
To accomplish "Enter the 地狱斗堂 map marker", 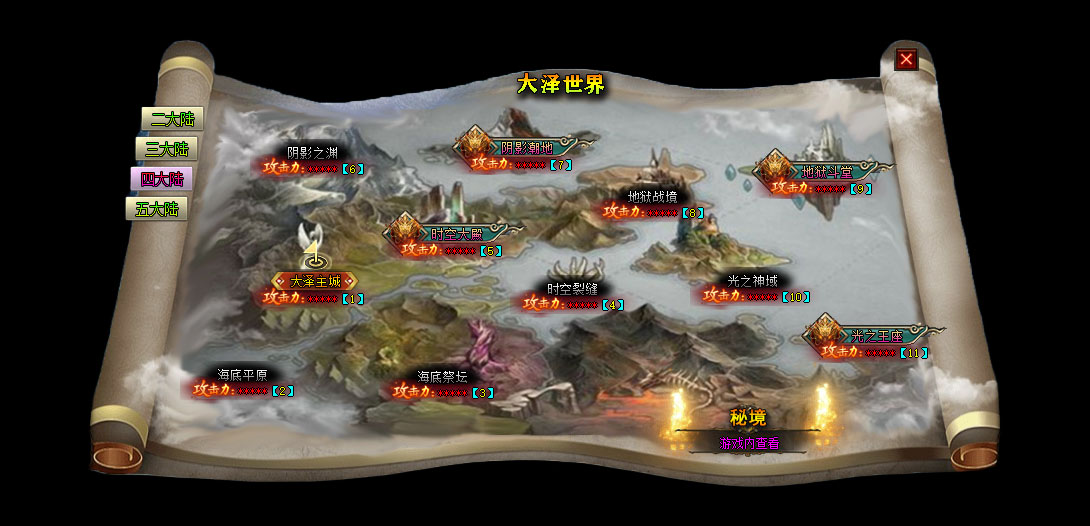I will [x=827, y=171].
